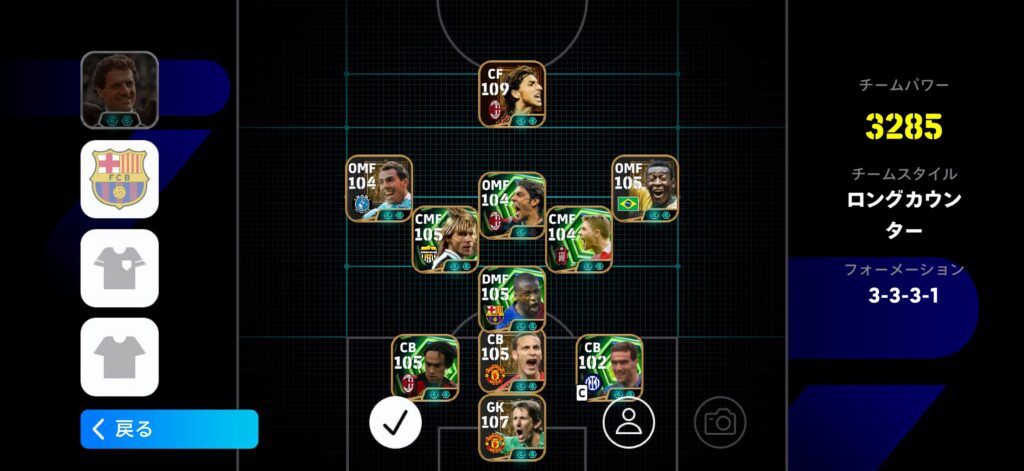Select the CF 109 player card

click(511, 94)
